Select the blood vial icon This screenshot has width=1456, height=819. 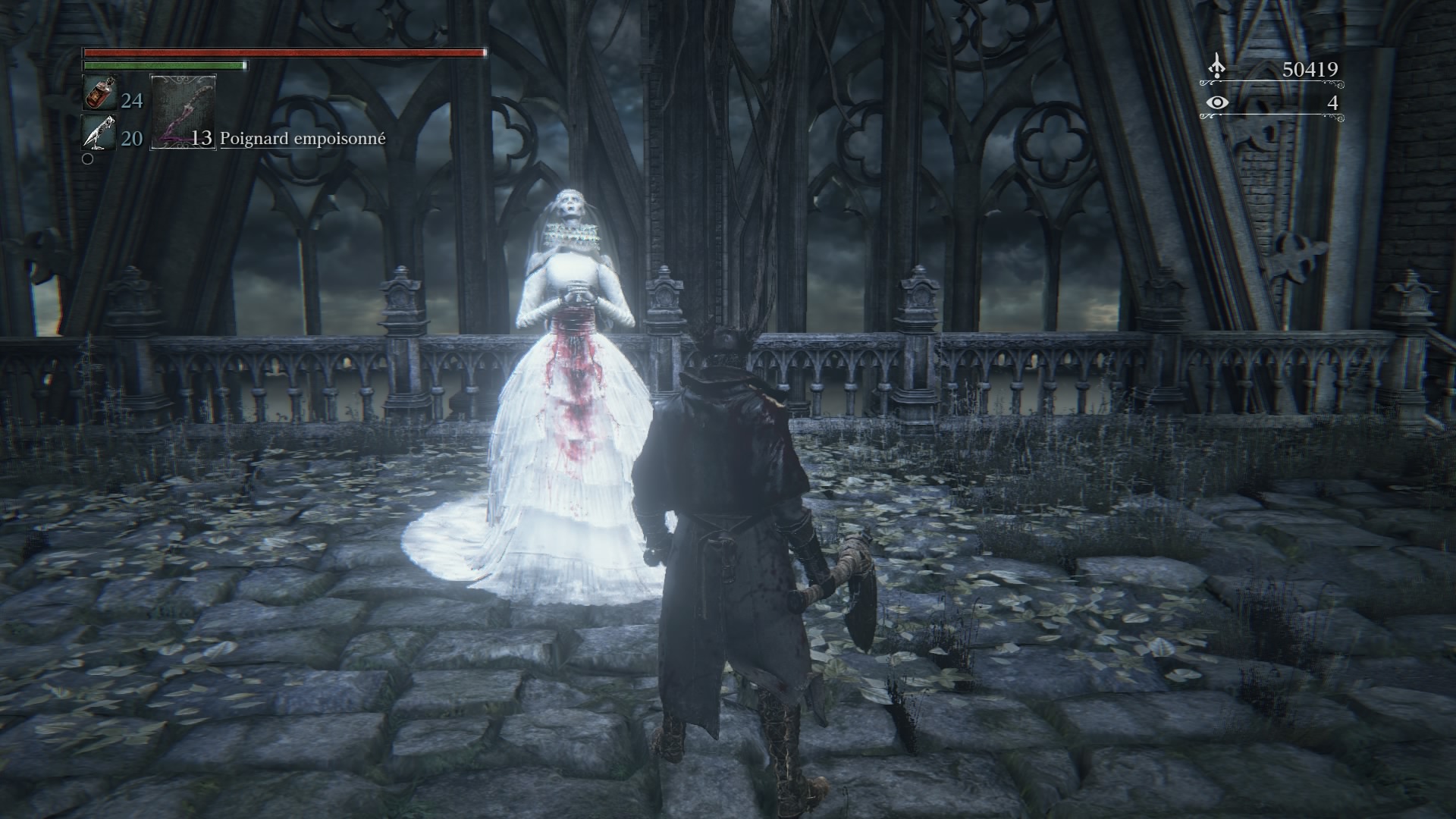pos(99,96)
